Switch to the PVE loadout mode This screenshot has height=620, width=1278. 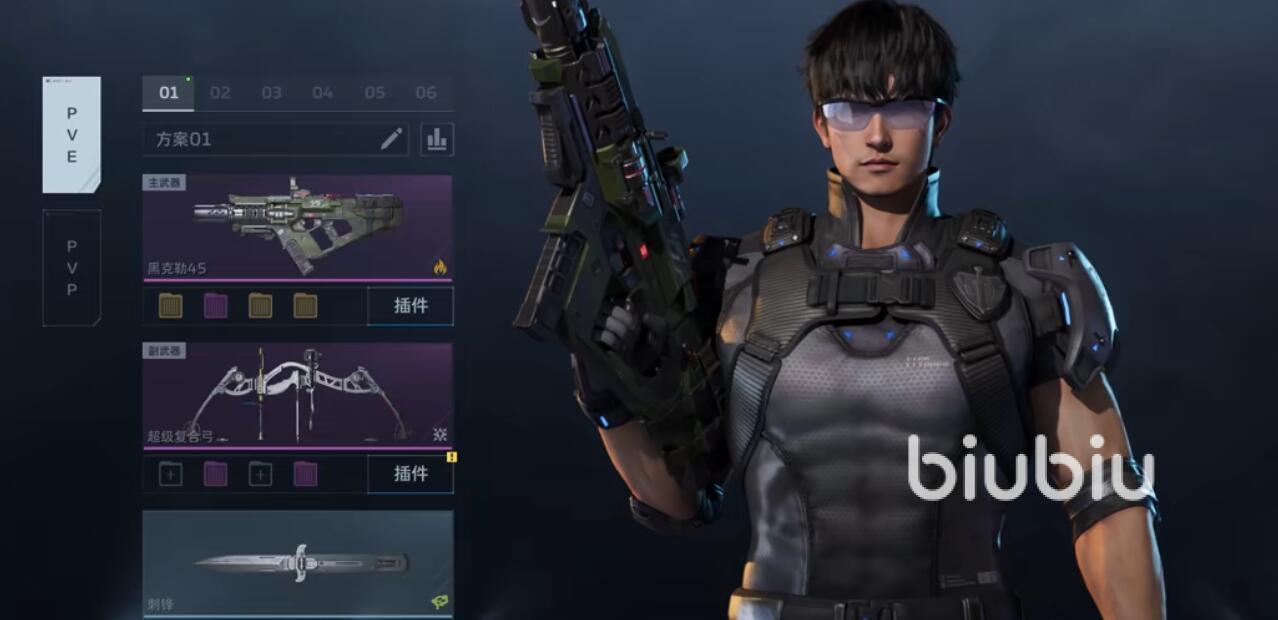(71, 134)
